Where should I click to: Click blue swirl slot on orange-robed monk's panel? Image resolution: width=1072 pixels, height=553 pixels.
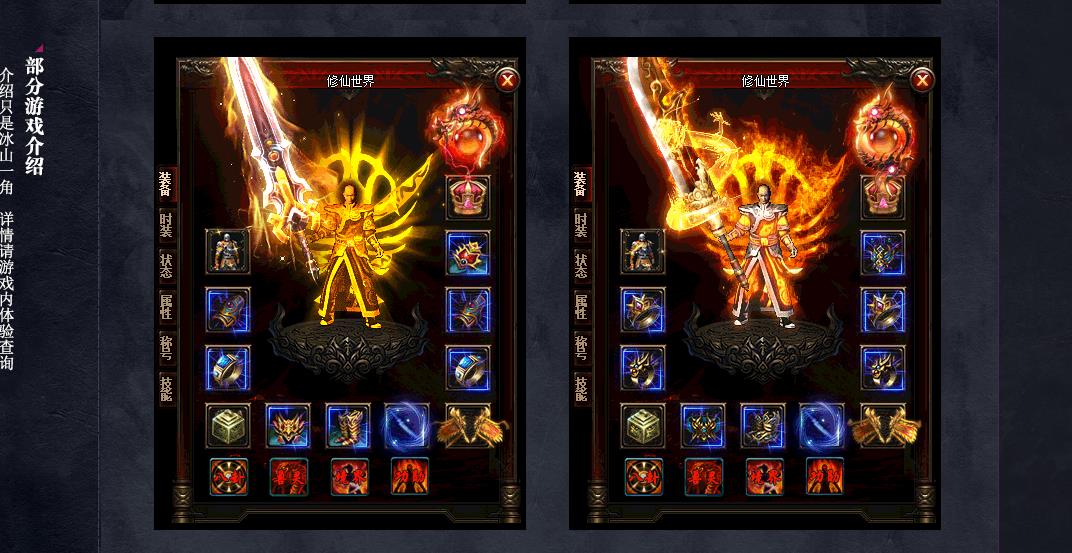(821, 426)
